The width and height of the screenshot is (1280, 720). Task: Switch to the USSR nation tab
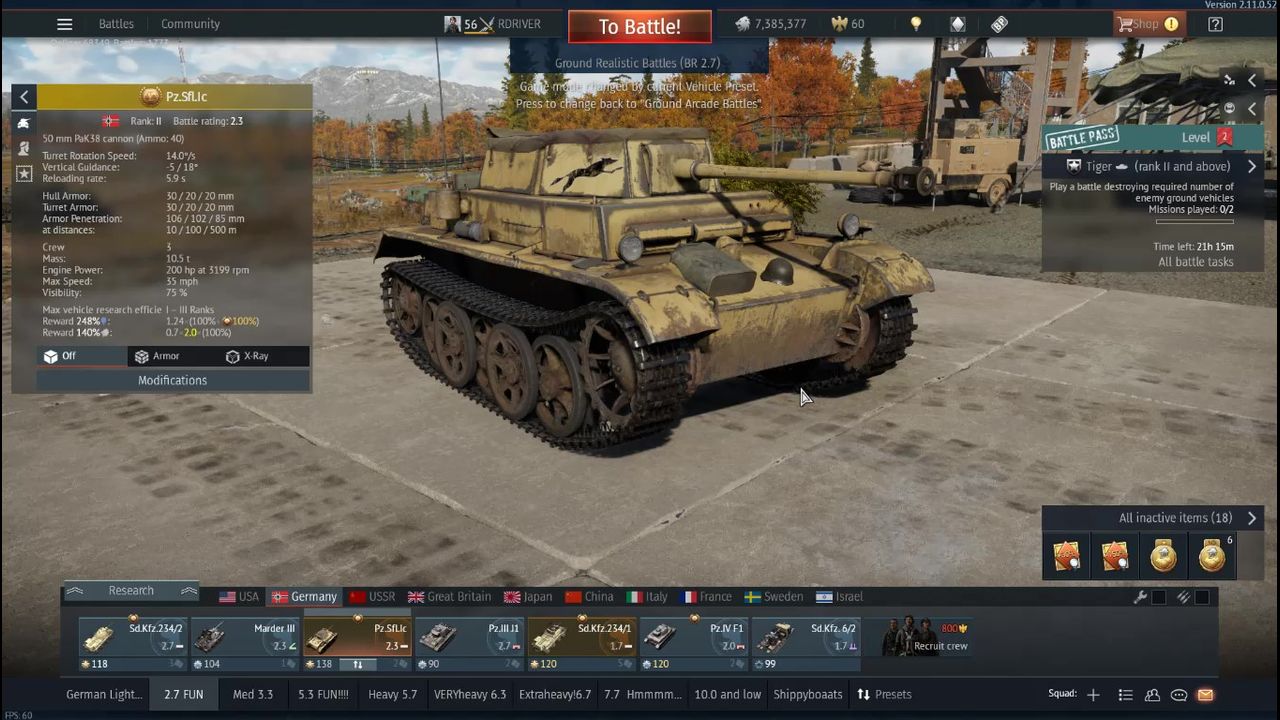[x=372, y=597]
